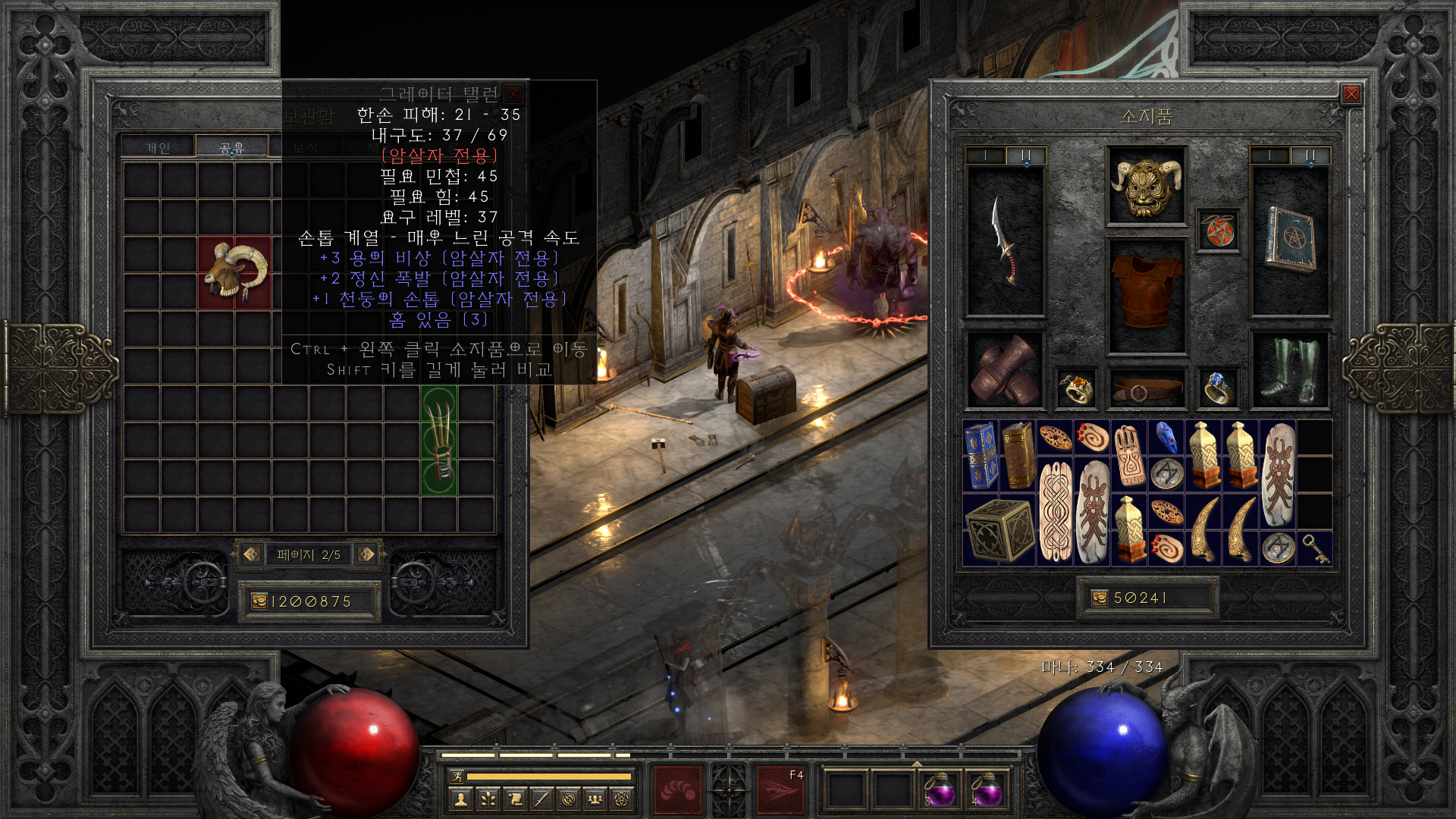This screenshot has height=819, width=1456.
Task: Select the 공유 stash tab
Action: click(x=231, y=147)
